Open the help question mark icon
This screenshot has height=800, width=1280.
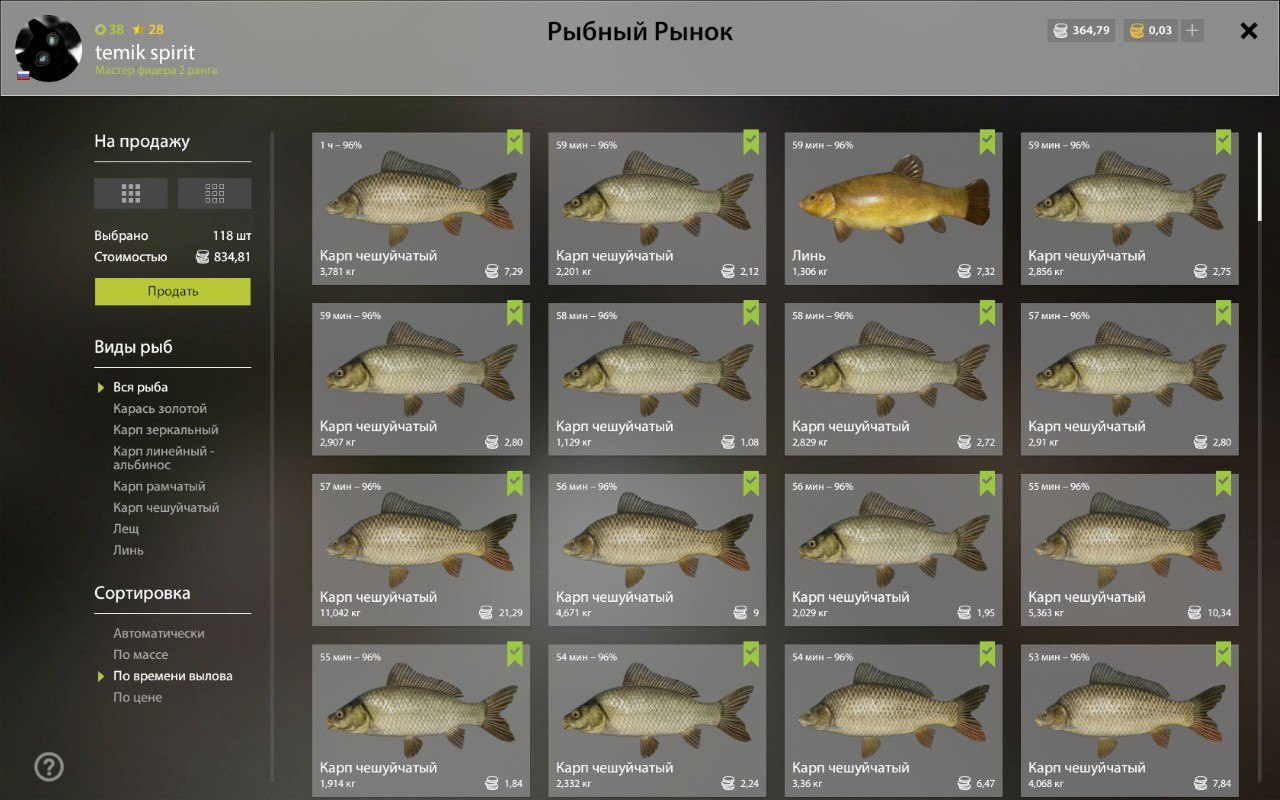tap(49, 767)
